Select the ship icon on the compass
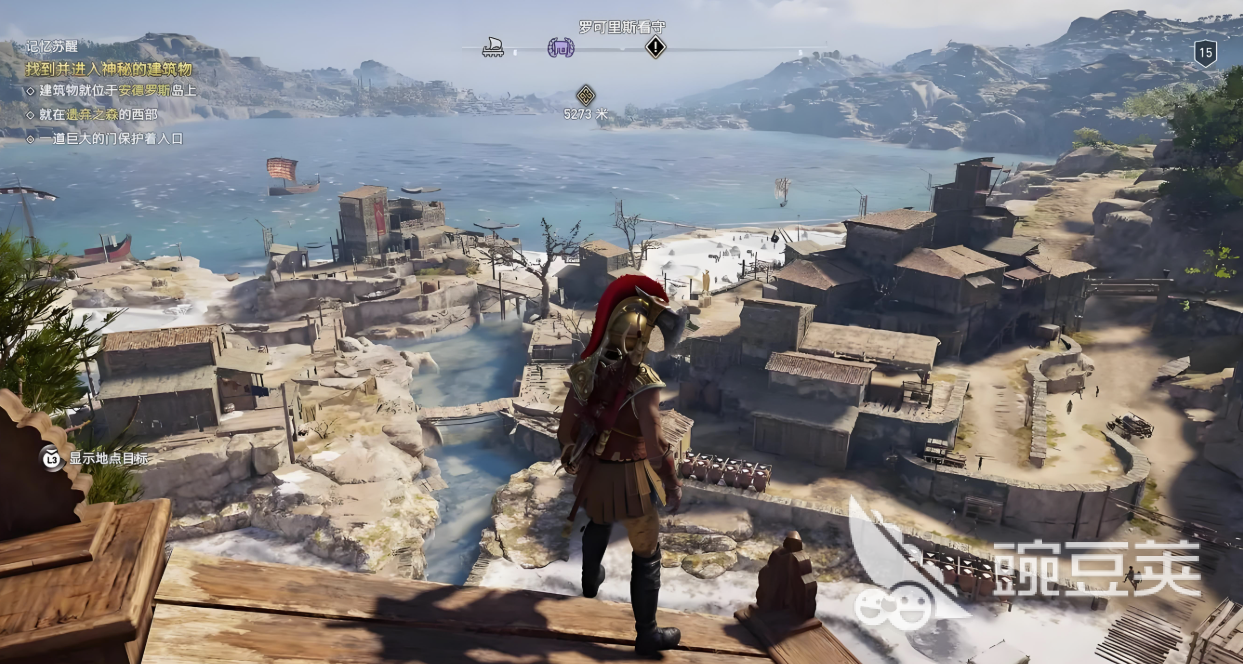The image size is (1243, 664). (x=492, y=47)
